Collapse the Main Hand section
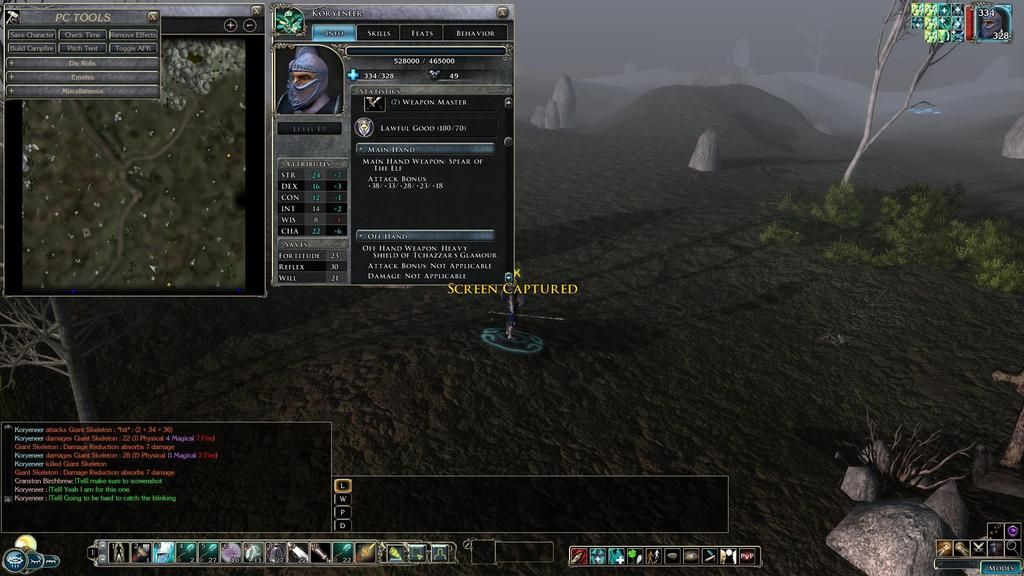 click(362, 149)
